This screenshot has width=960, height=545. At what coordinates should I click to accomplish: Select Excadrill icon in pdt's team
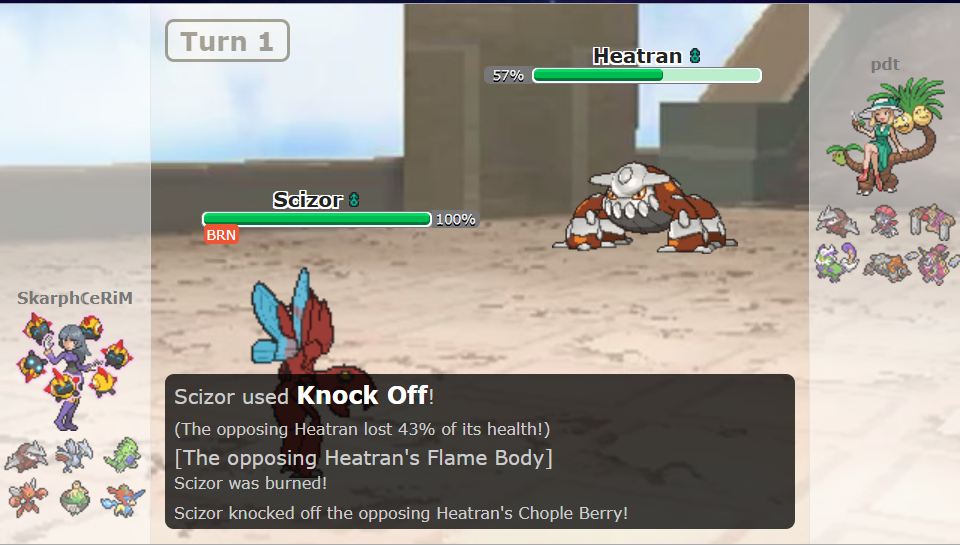(836, 222)
